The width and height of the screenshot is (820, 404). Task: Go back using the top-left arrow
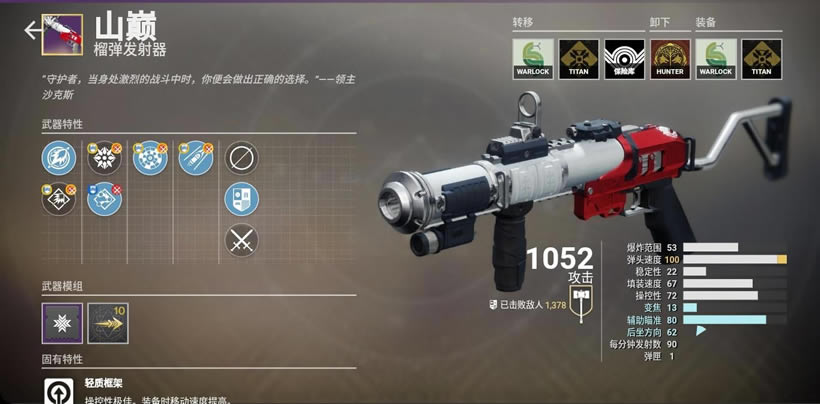tap(33, 29)
